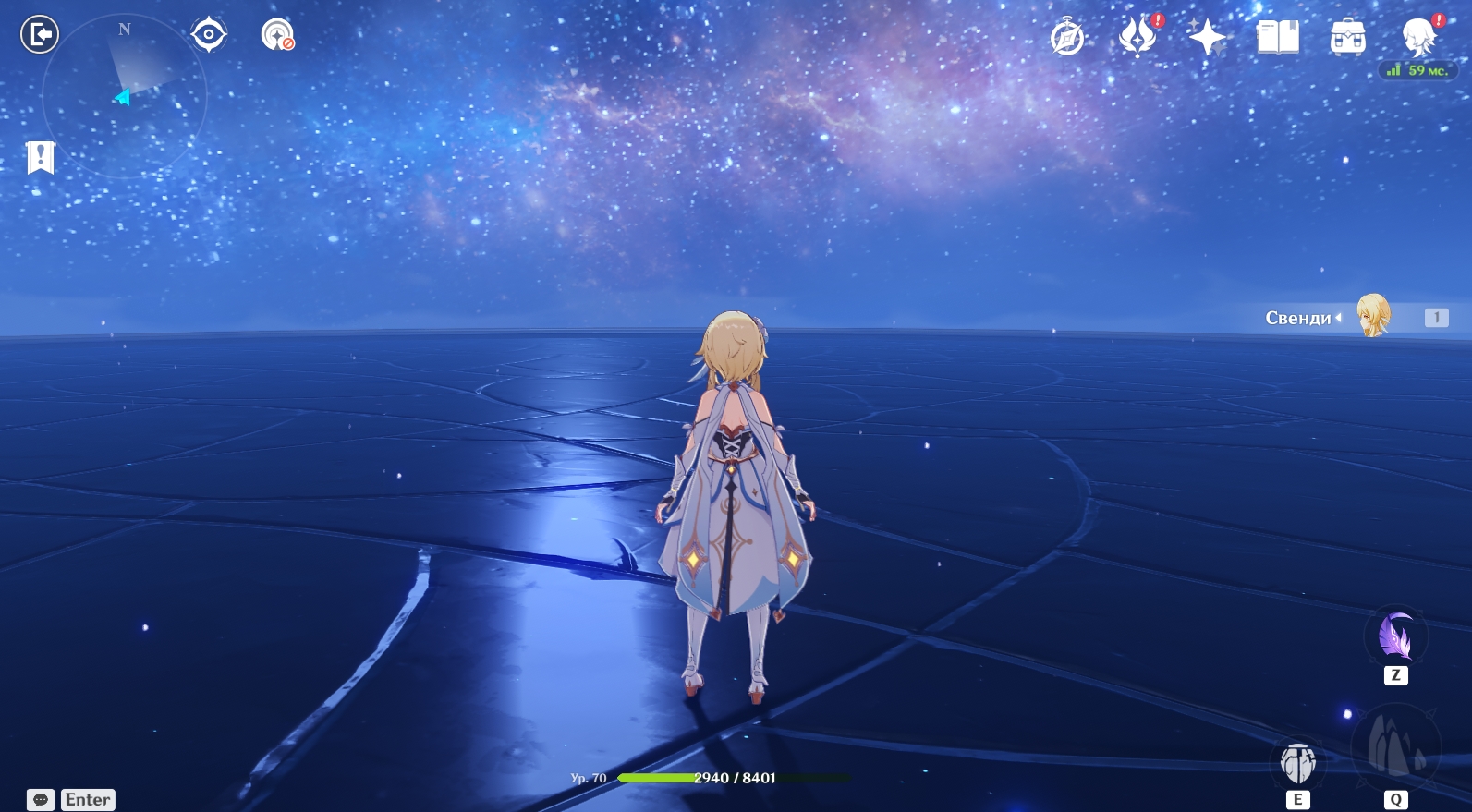Open the circular minimap

(125, 94)
